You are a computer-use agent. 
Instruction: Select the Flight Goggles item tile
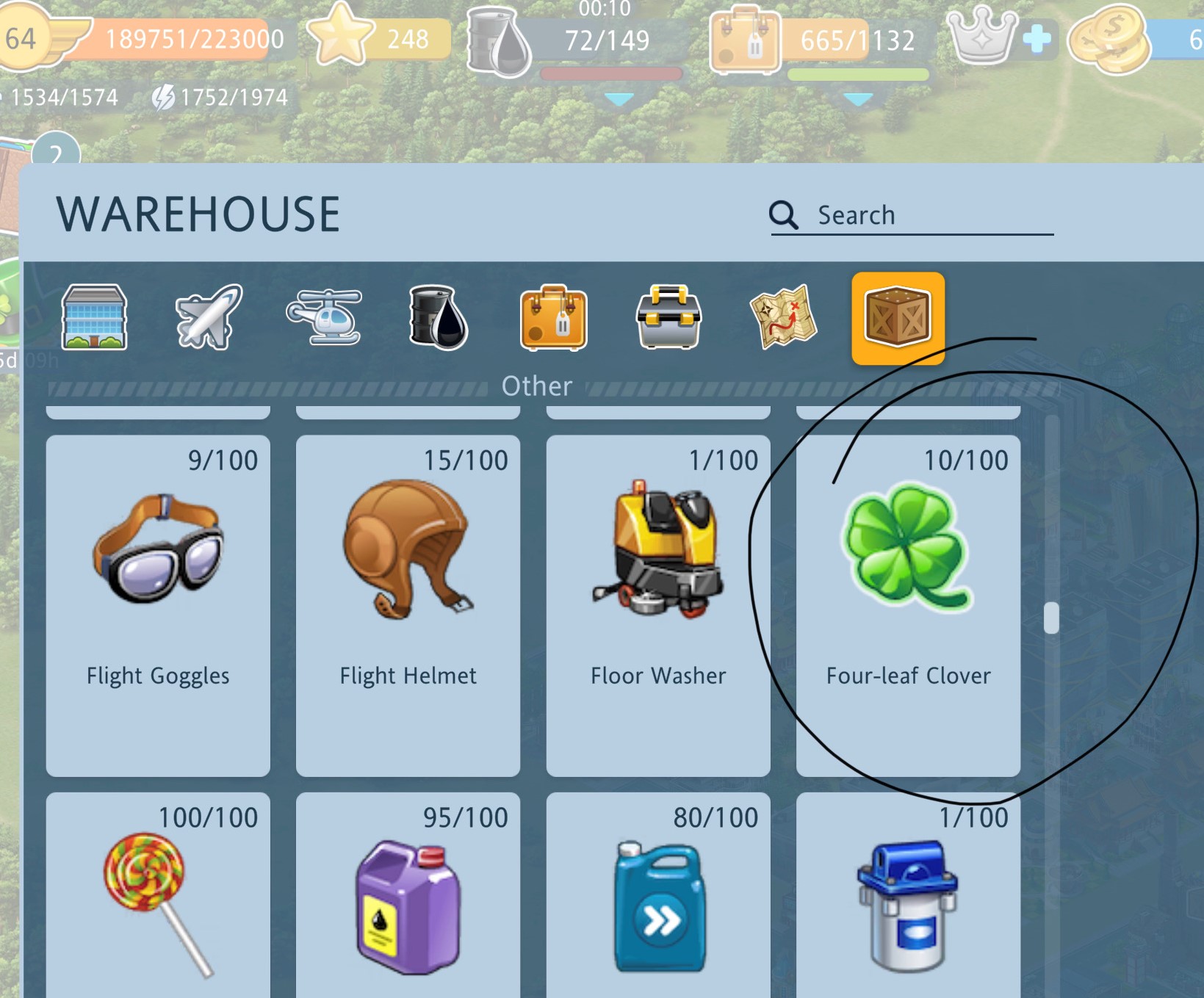click(x=158, y=605)
